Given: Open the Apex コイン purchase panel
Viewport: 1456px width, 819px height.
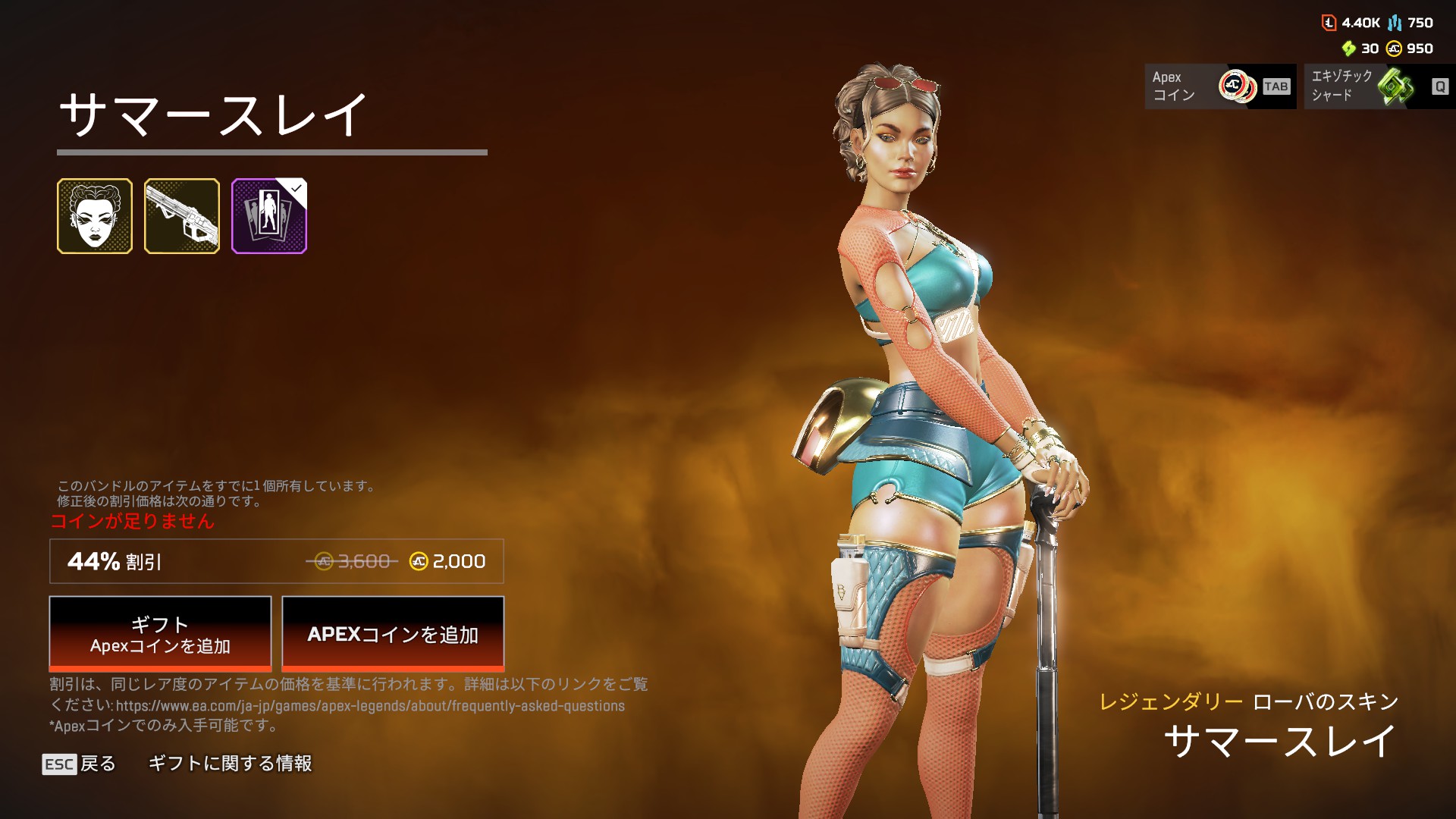Looking at the screenshot, I should pos(1219,86).
